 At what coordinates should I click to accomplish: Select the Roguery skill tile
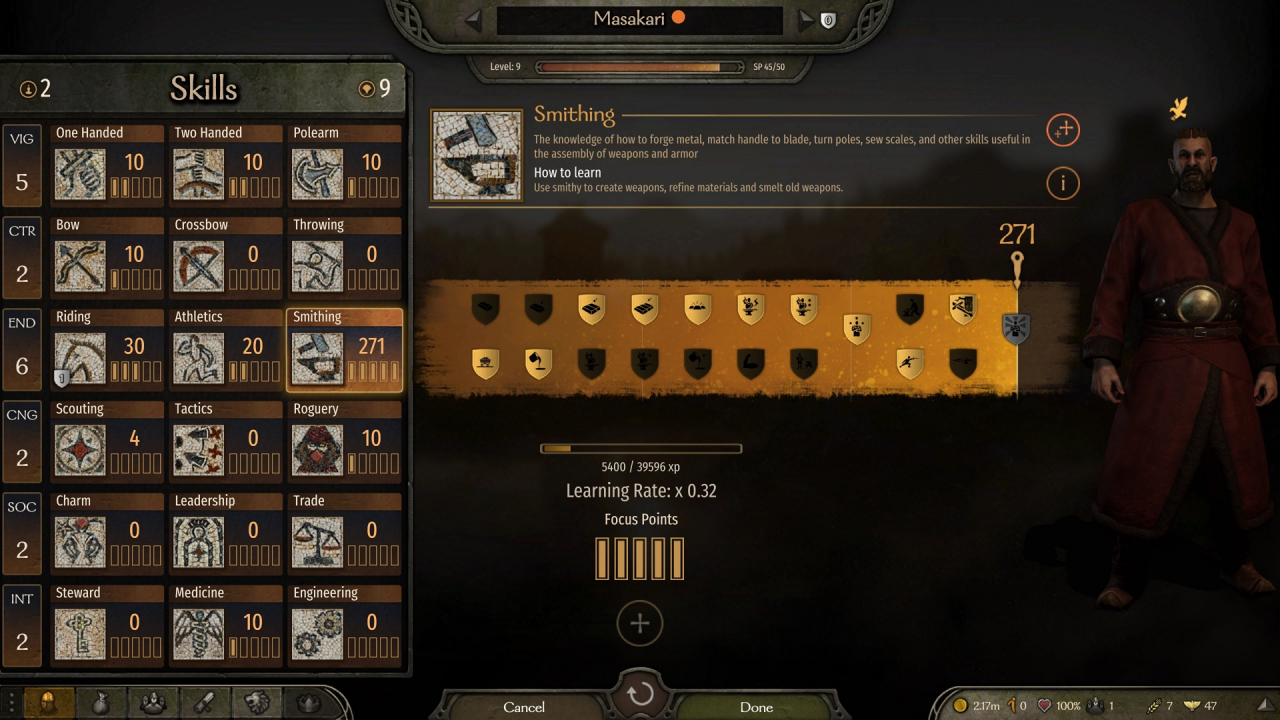(x=344, y=440)
